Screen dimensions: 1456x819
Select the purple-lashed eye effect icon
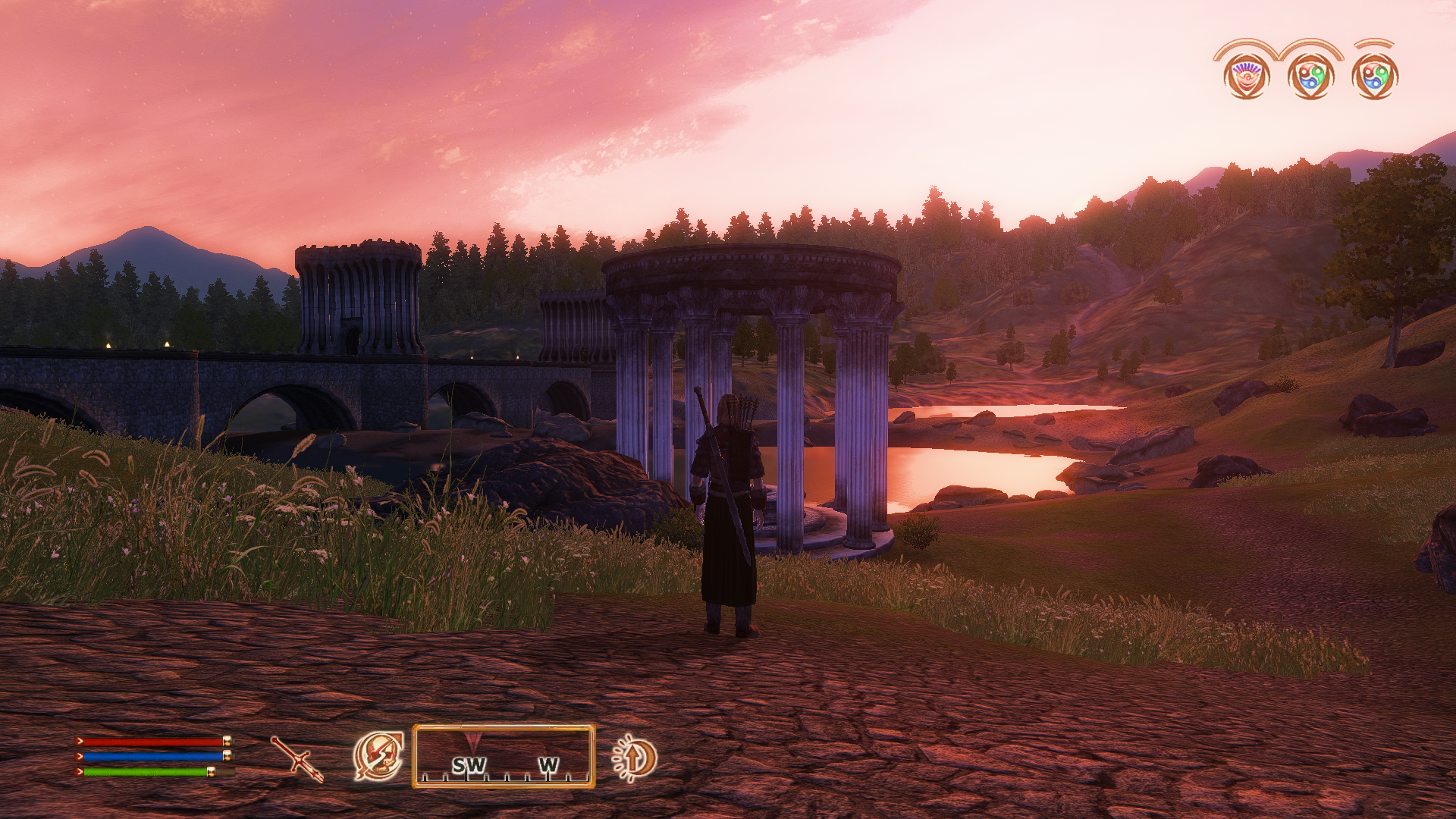tap(1246, 76)
